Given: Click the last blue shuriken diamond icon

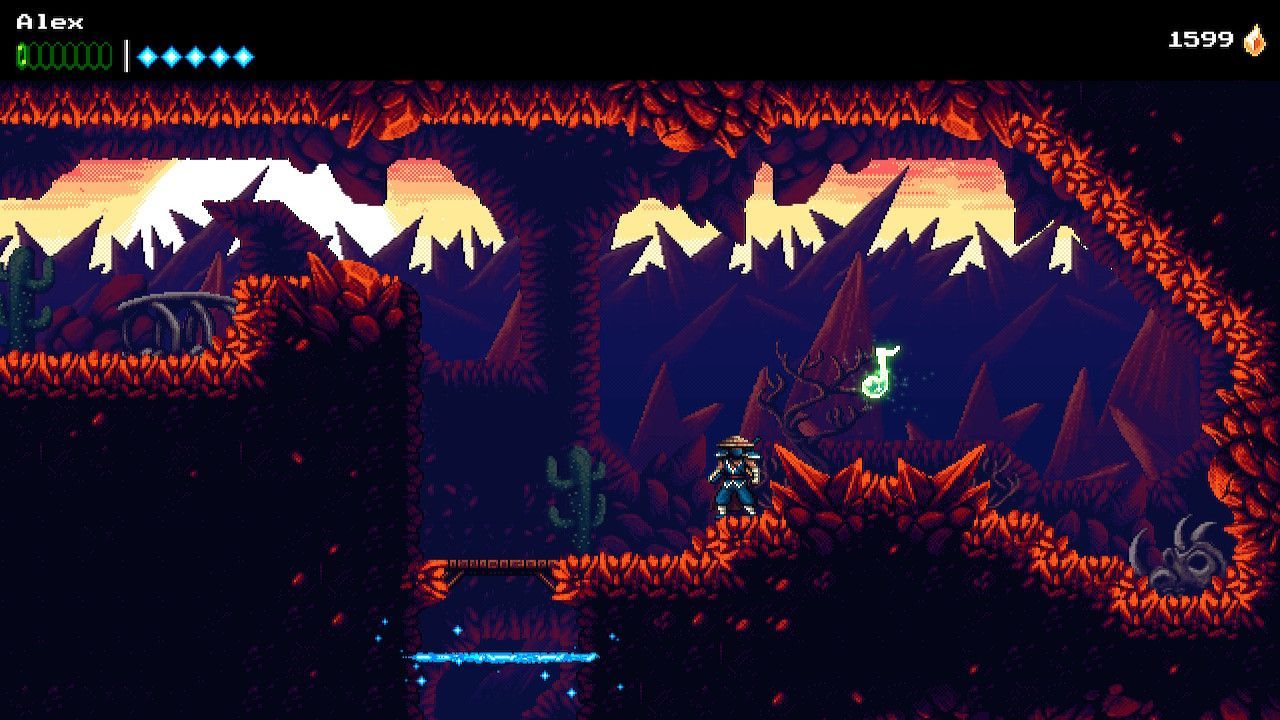Looking at the screenshot, I should (x=244, y=55).
